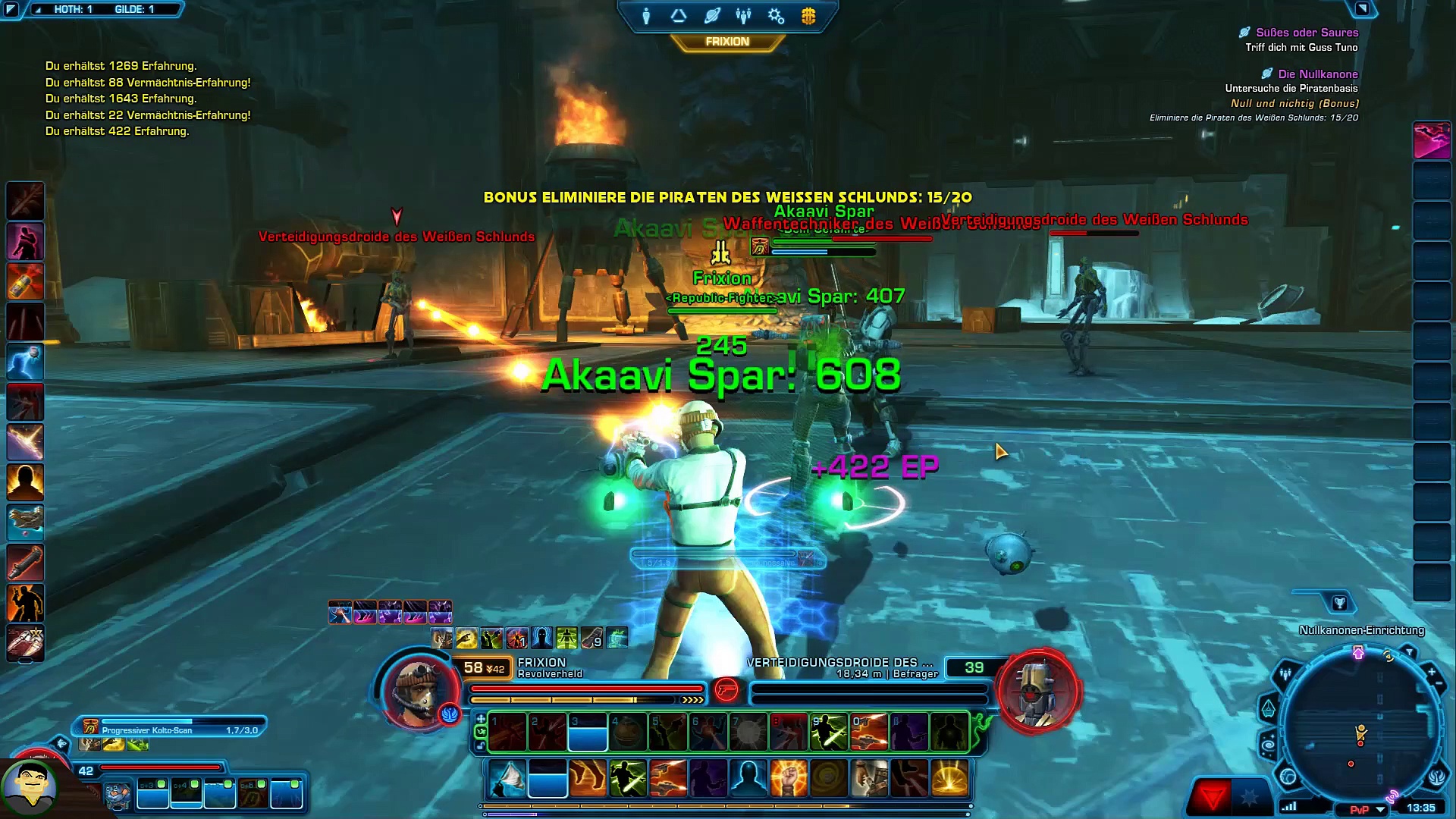Open the minimap filter funnel button
This screenshot has height=819, width=1456.
[x=1409, y=652]
